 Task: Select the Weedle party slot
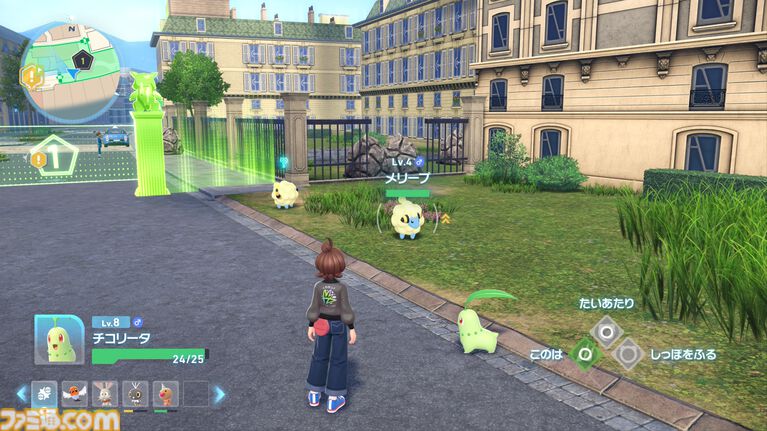point(165,394)
